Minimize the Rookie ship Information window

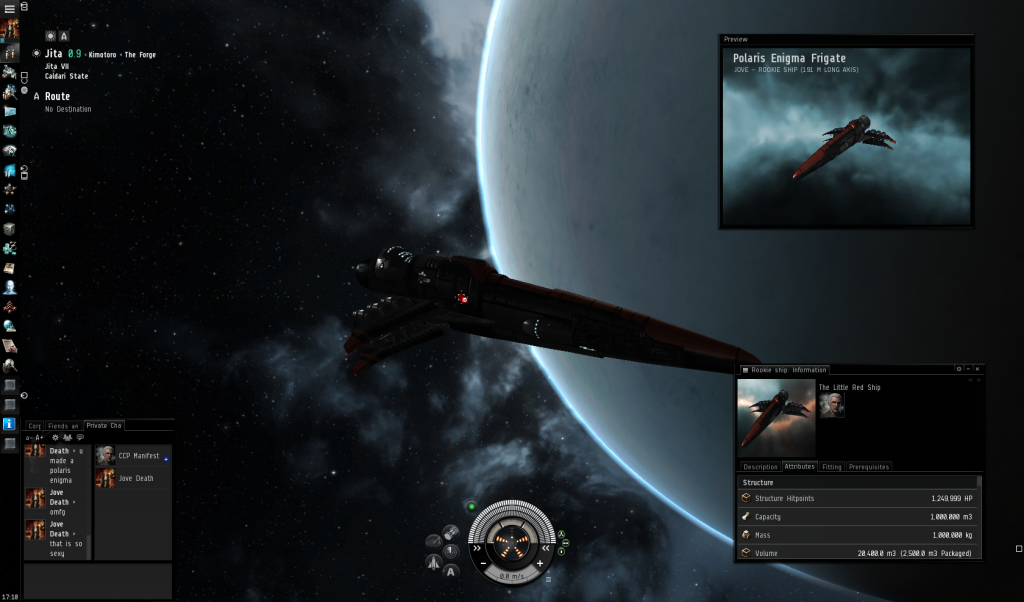click(968, 369)
